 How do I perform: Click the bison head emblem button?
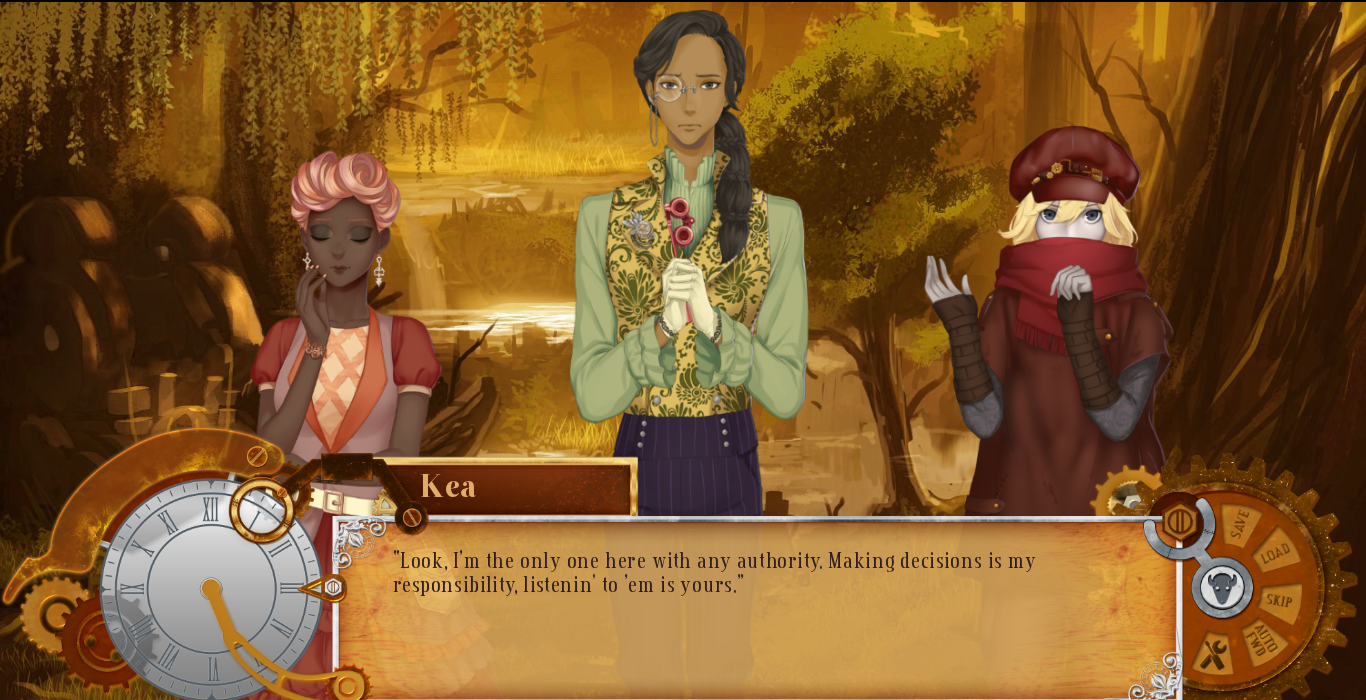pos(1221,588)
